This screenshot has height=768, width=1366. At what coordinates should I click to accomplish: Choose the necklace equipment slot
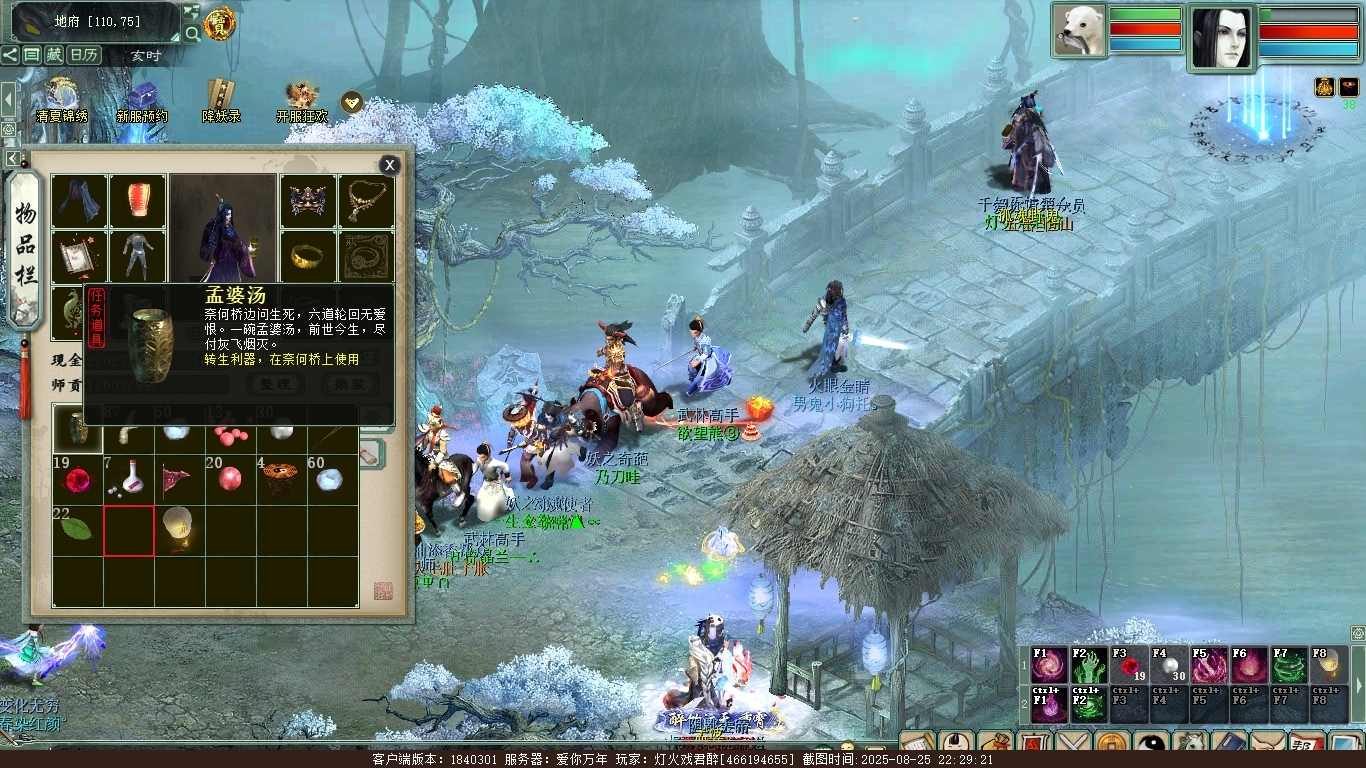click(x=366, y=201)
